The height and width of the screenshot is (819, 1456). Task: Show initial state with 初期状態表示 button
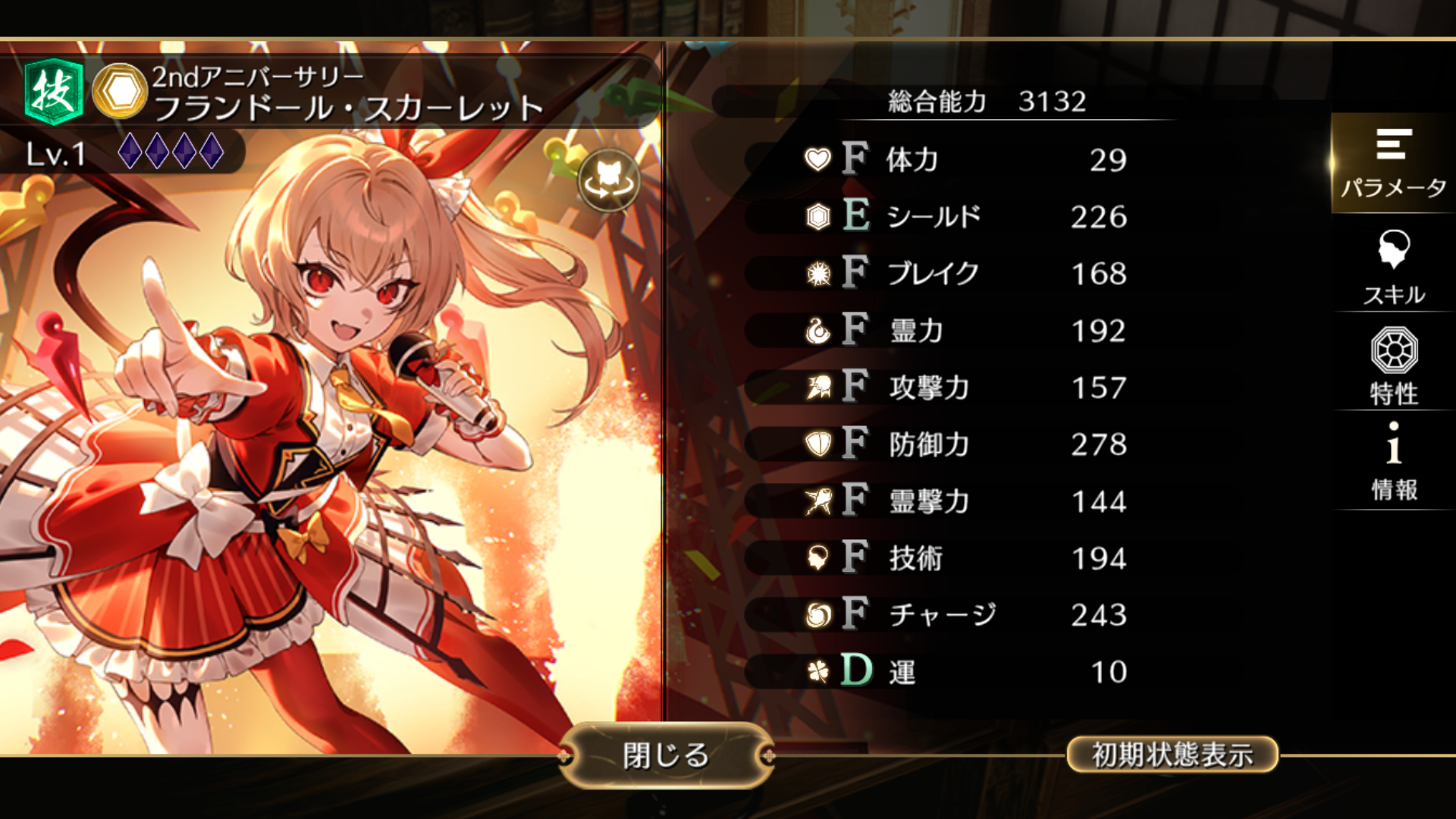1172,755
